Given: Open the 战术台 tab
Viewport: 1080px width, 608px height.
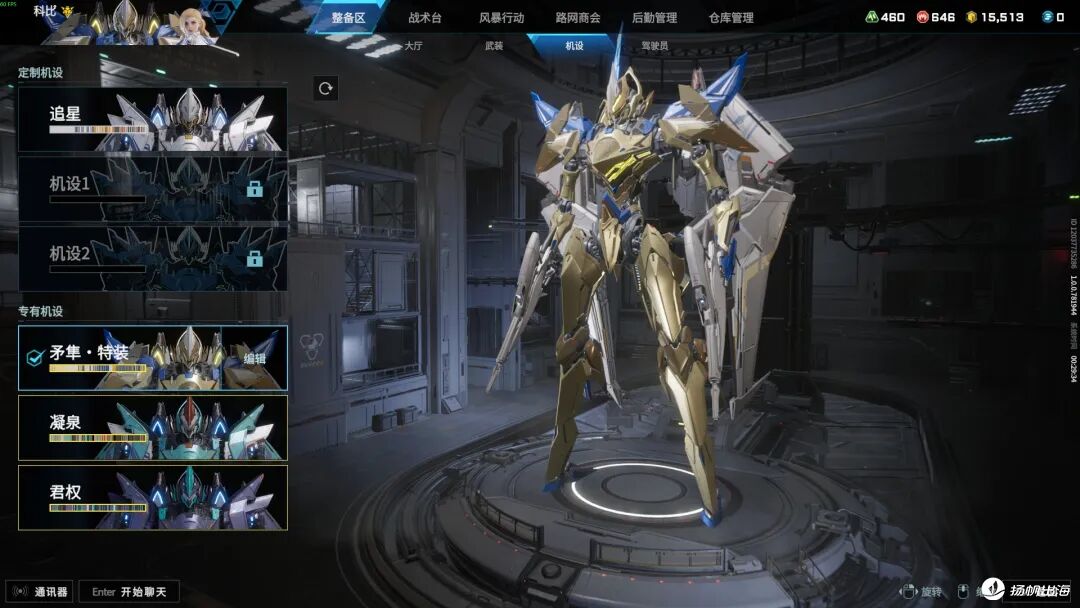Looking at the screenshot, I should [x=425, y=18].
